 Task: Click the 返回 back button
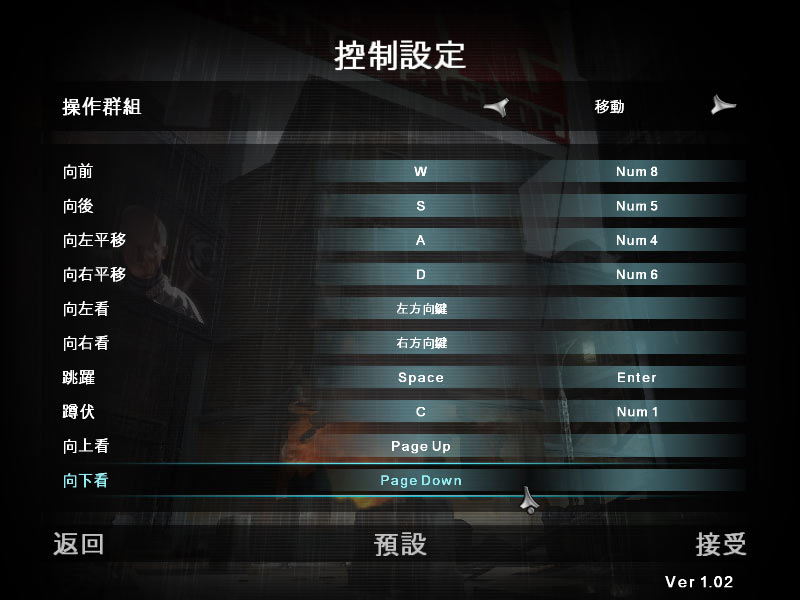coord(78,544)
